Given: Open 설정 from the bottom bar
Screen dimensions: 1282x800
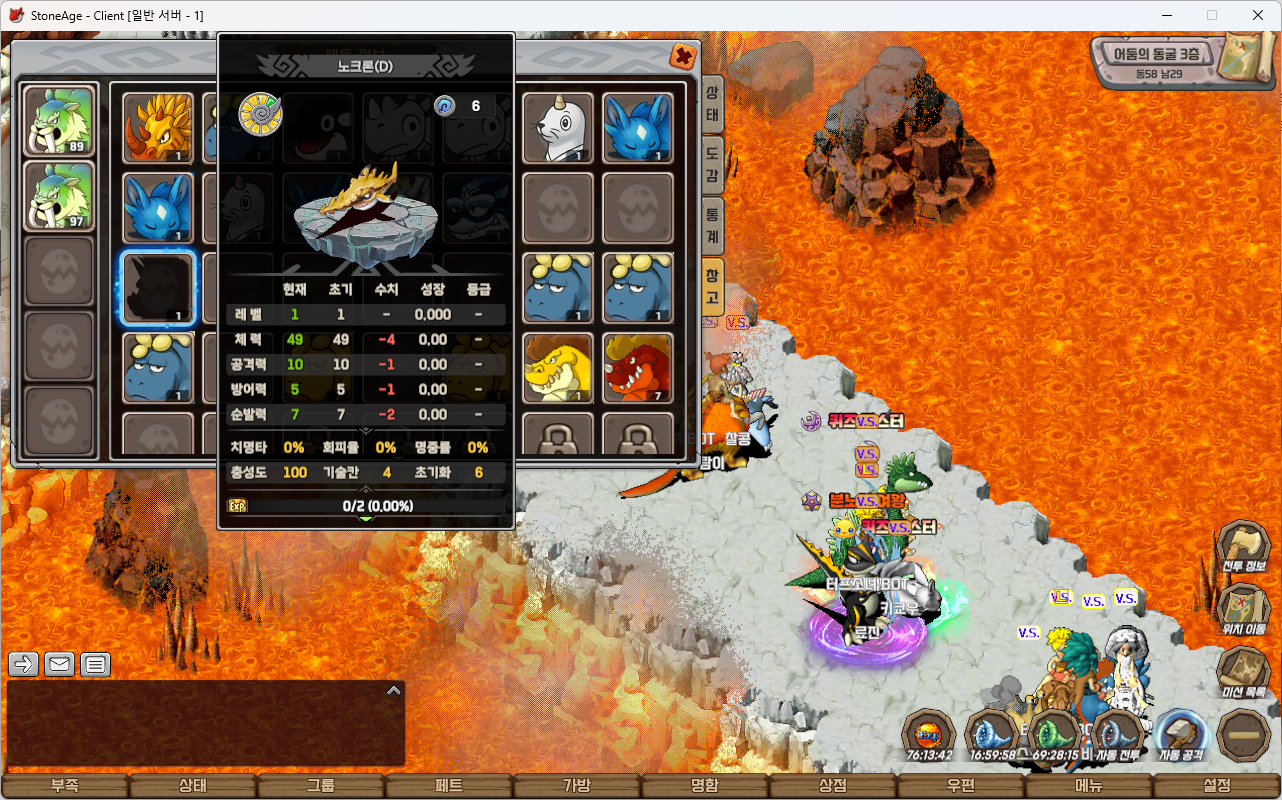Looking at the screenshot, I should click(1217, 786).
